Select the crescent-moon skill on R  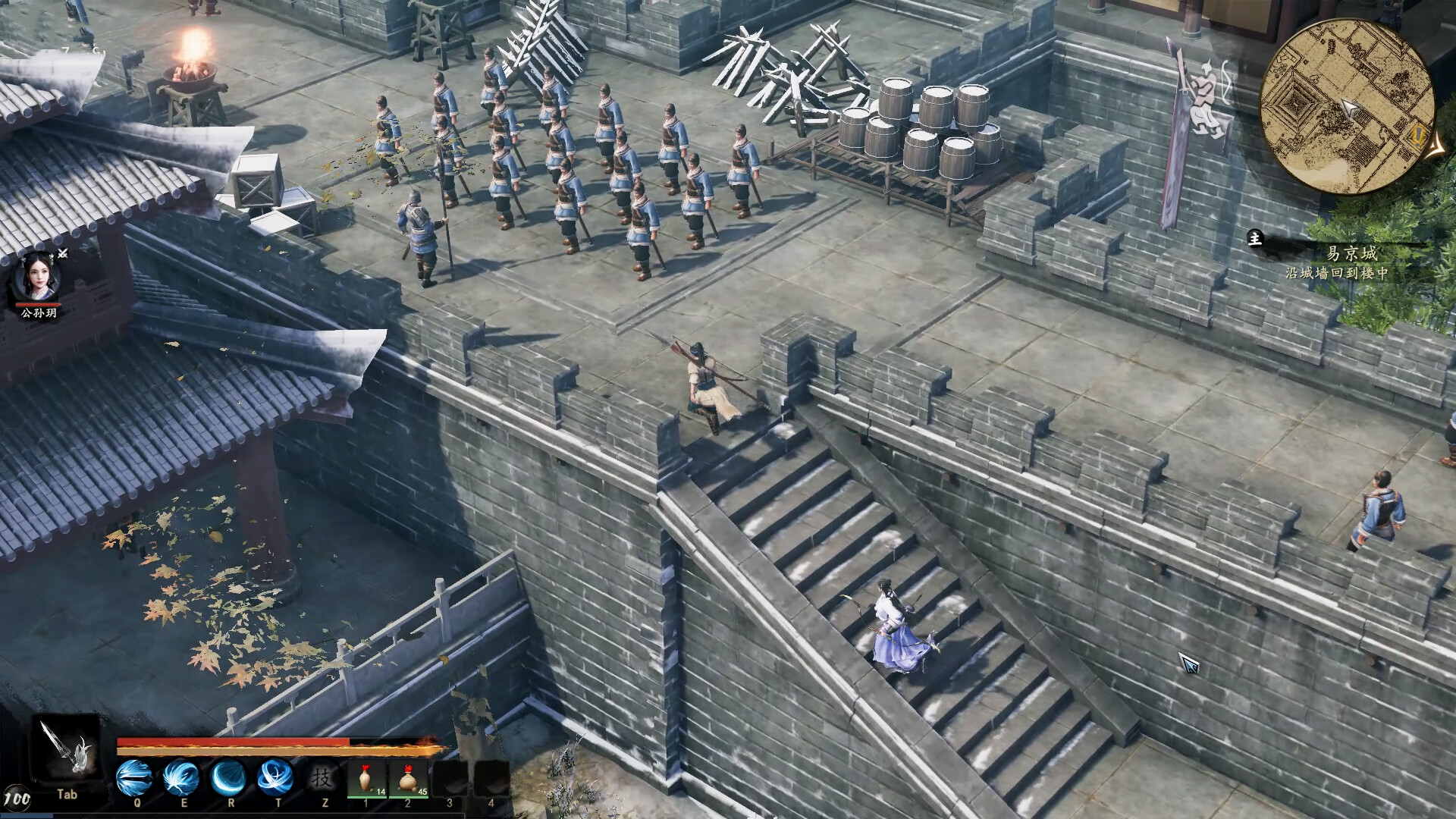point(230,777)
